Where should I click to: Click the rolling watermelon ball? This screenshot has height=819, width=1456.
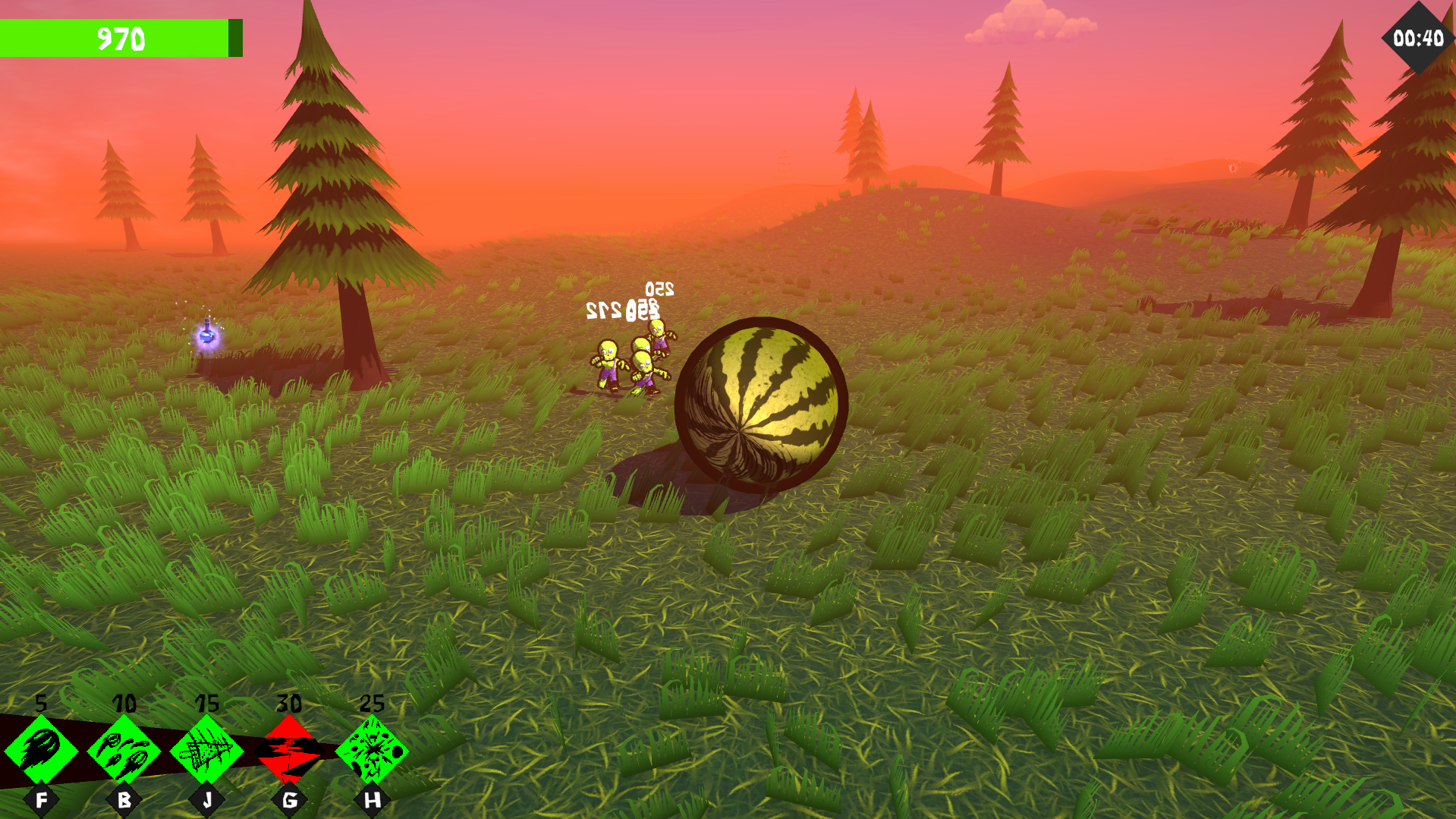(x=763, y=406)
